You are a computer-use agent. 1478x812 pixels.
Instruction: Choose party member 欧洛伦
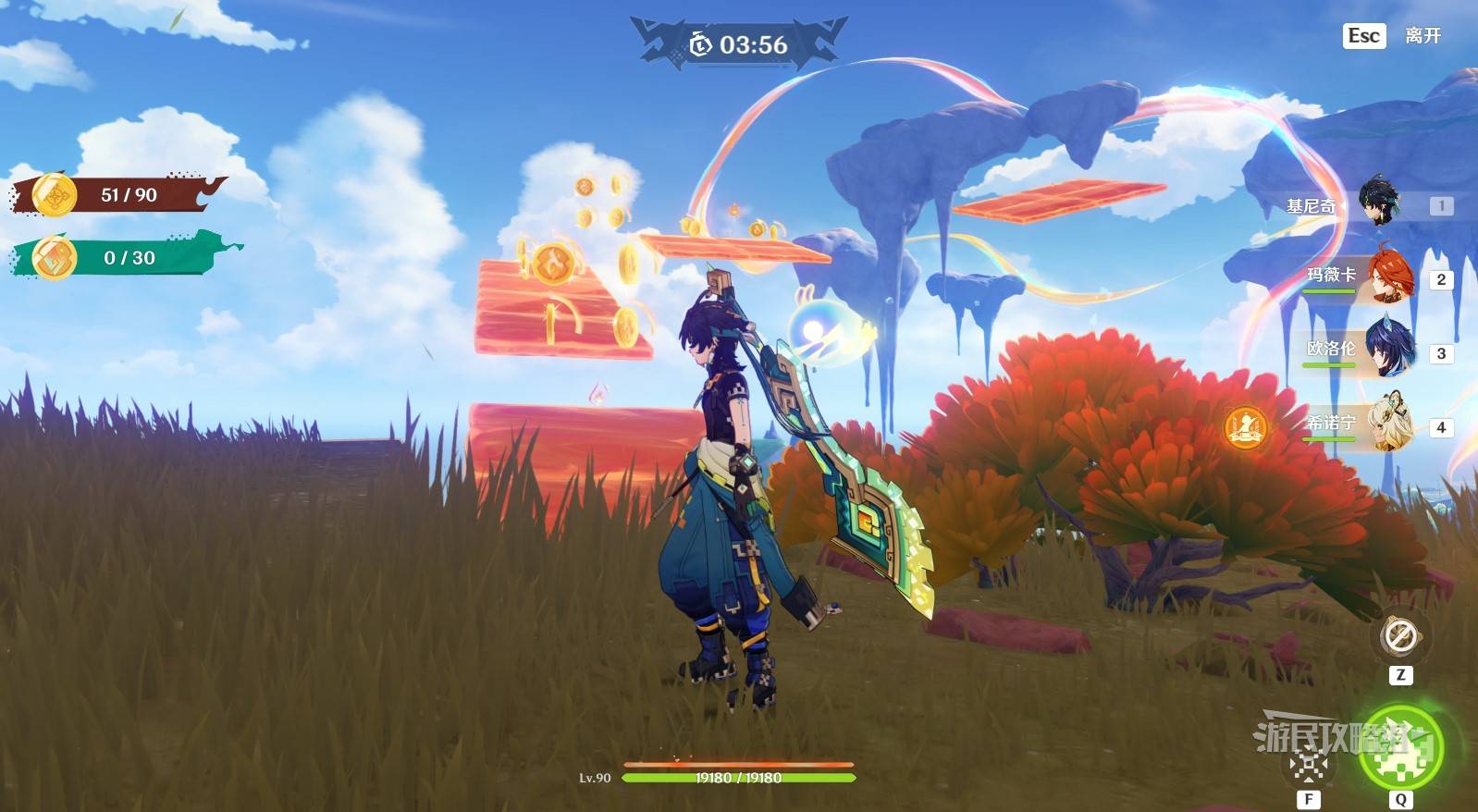[1387, 350]
